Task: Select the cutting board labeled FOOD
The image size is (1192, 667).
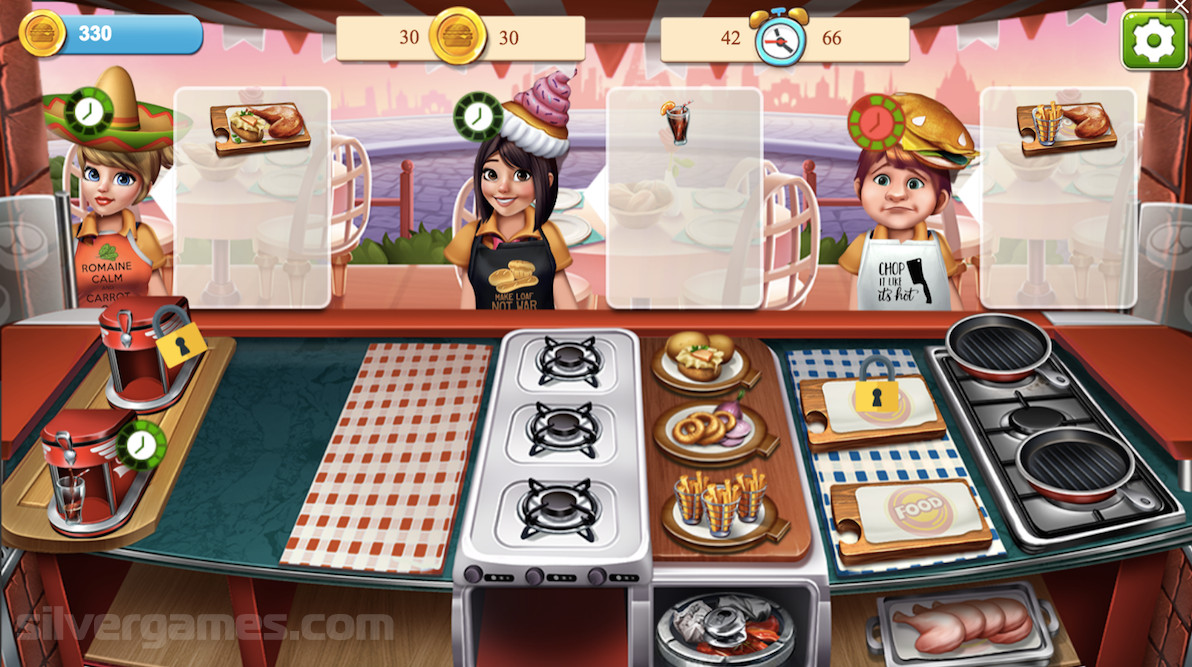Action: pyautogui.click(x=908, y=512)
